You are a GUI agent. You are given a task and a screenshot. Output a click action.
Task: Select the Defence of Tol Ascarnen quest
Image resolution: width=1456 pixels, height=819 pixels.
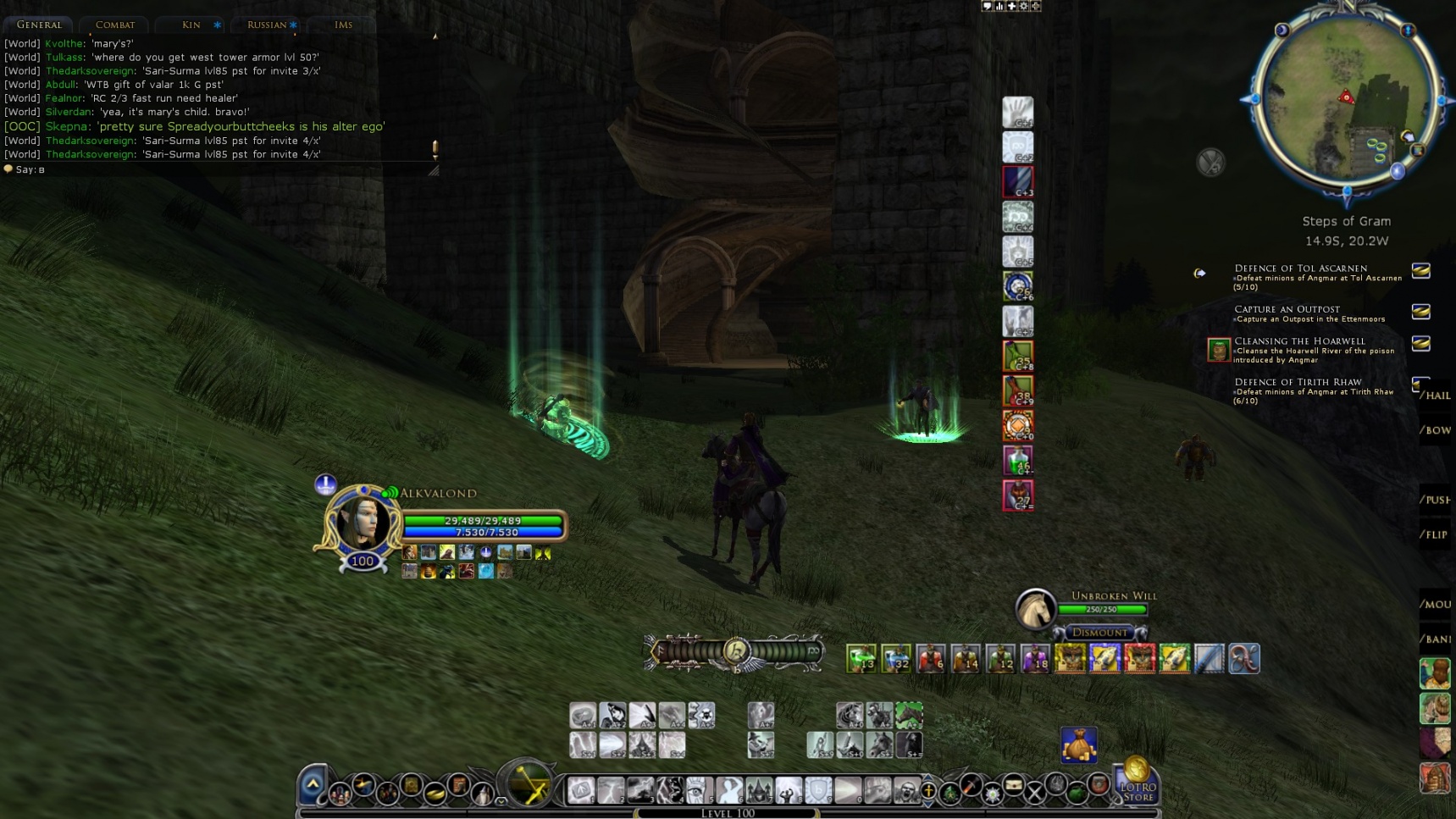(1300, 268)
